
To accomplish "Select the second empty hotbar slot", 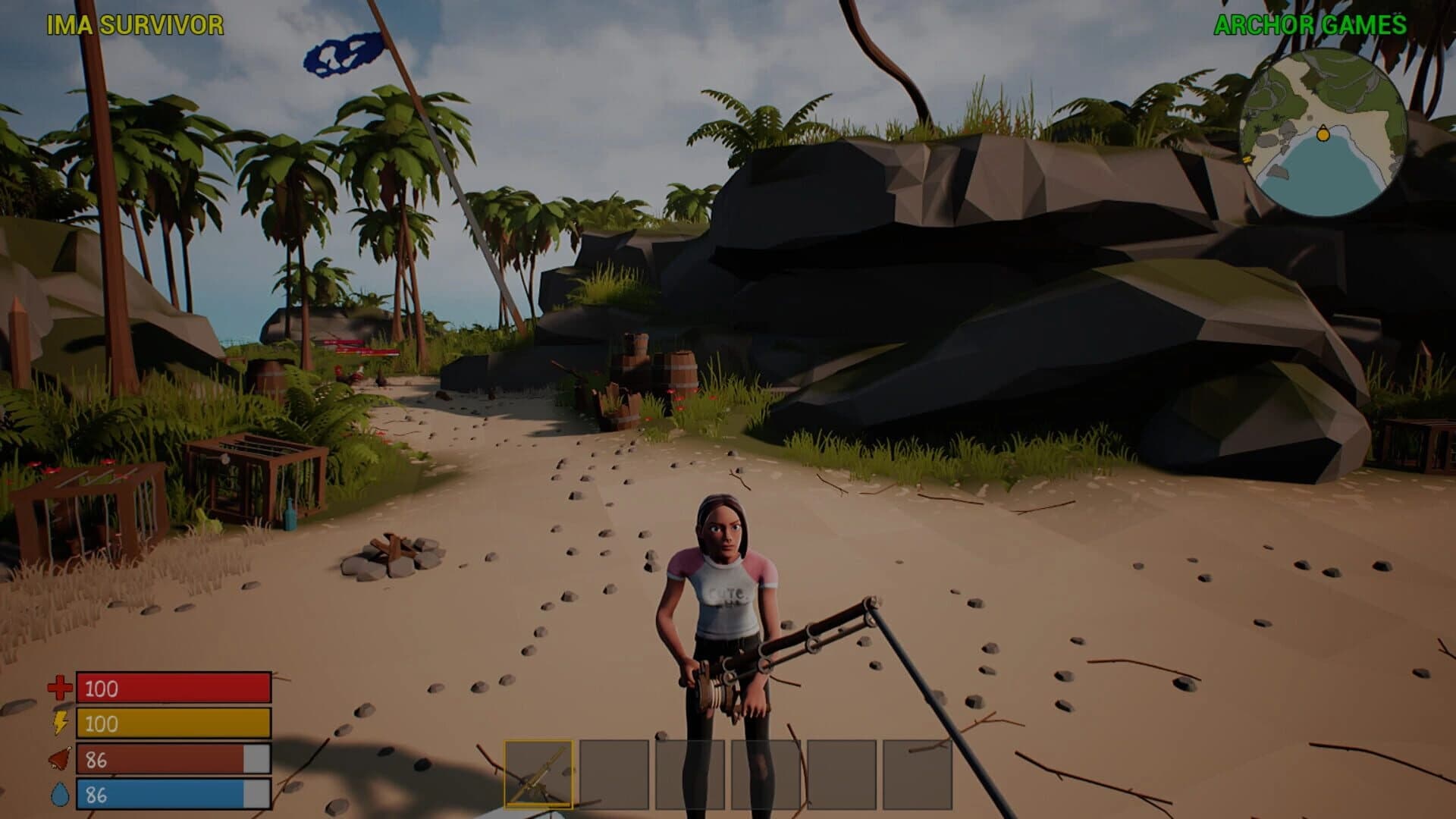I will (x=614, y=773).
